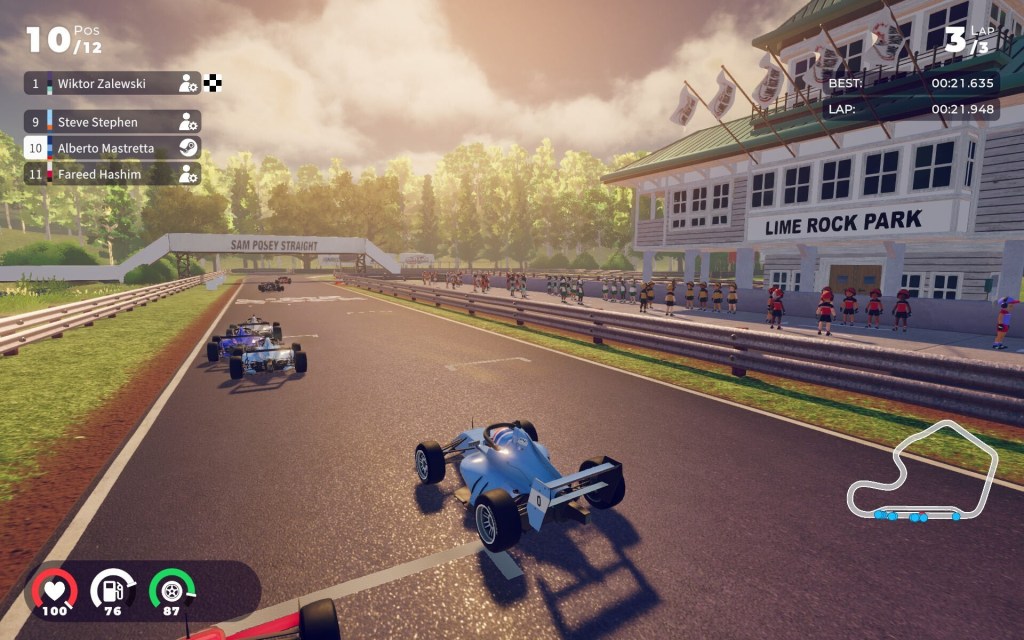This screenshot has height=640, width=1024.
Task: Select Fareed Hashim's leaderboard row
Action: (x=112, y=174)
